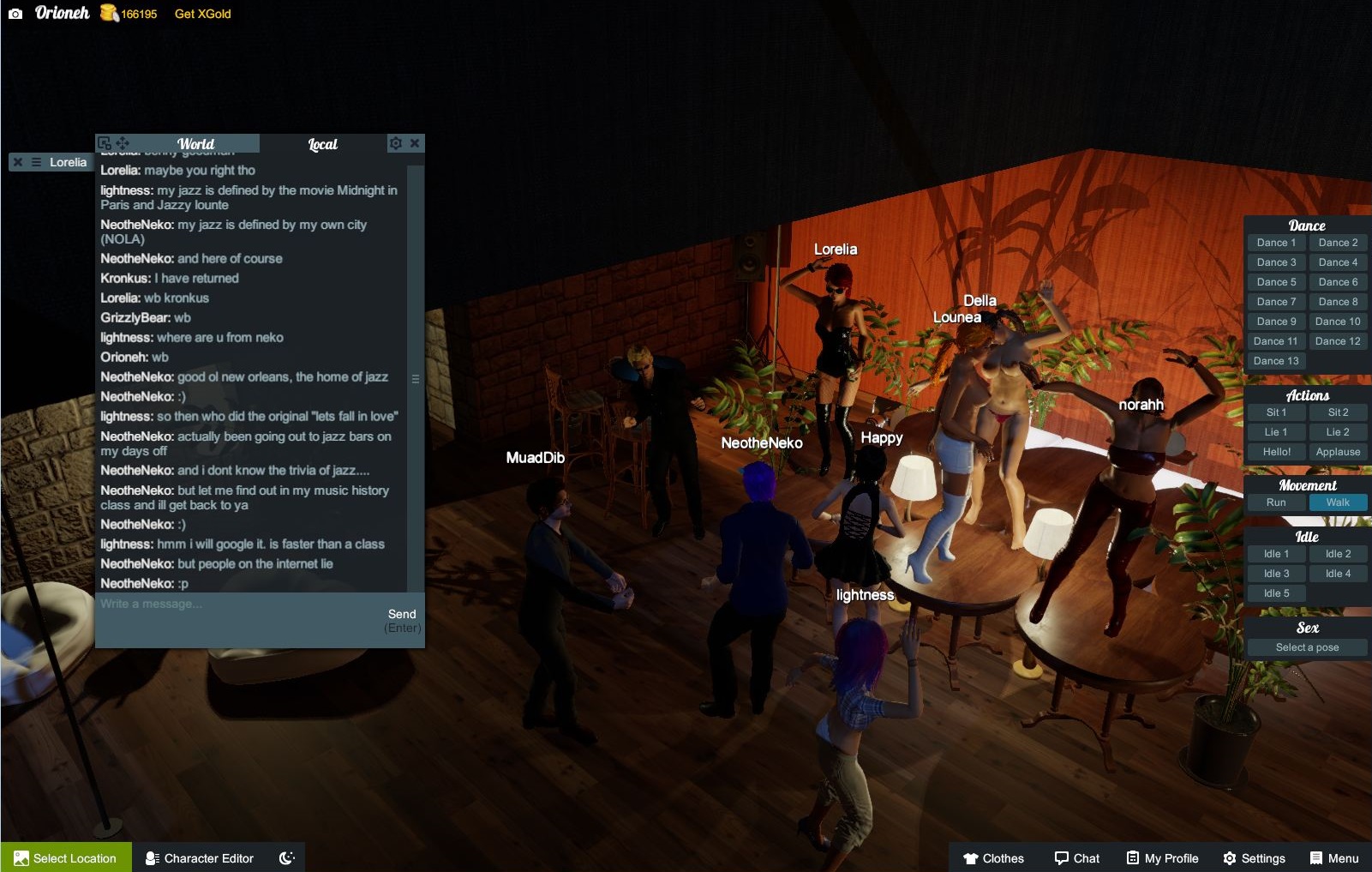Open the chat window settings gear
Screen dimensions: 1372x872
click(395, 143)
